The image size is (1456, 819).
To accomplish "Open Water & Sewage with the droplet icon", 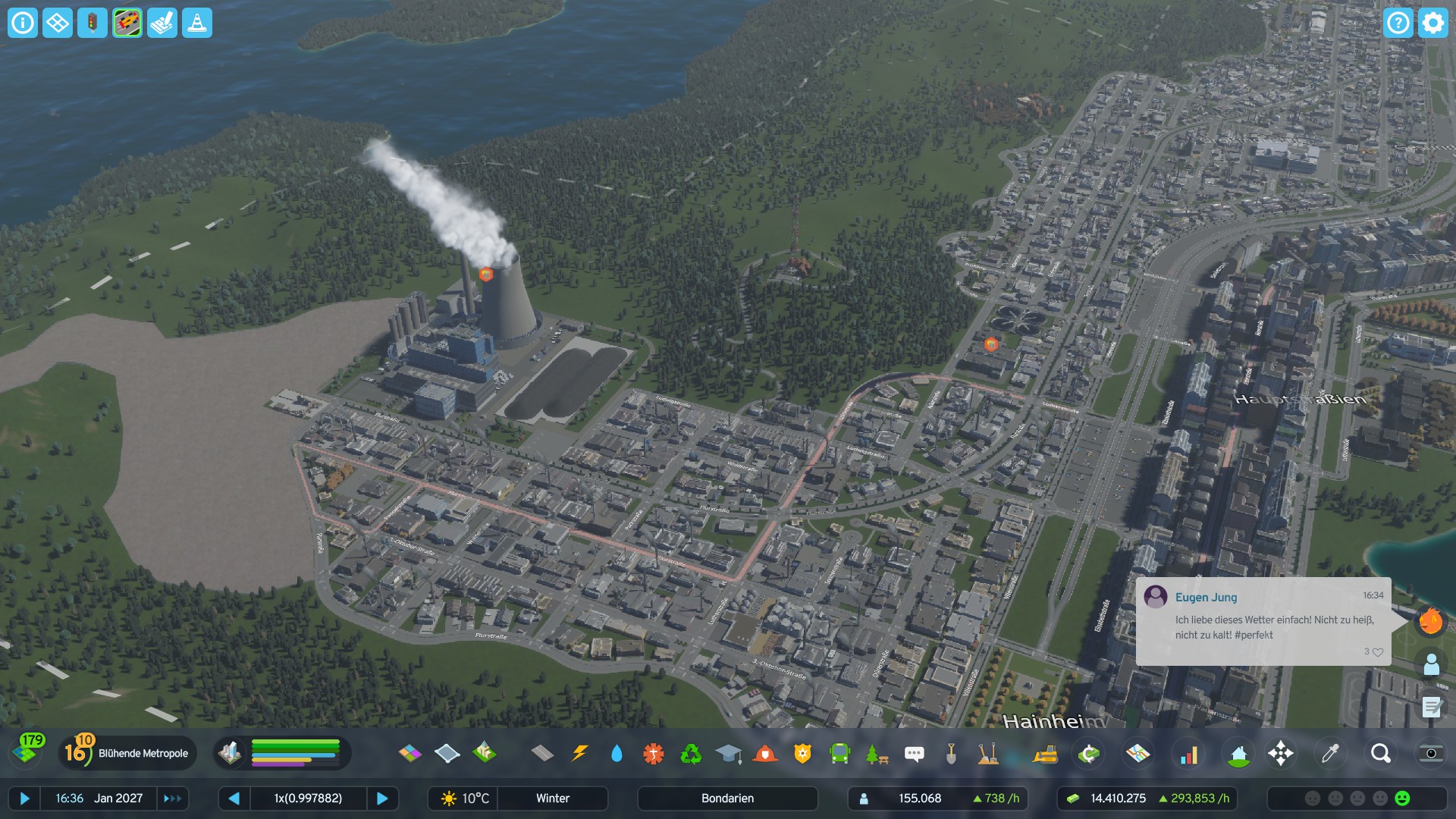I will [617, 753].
